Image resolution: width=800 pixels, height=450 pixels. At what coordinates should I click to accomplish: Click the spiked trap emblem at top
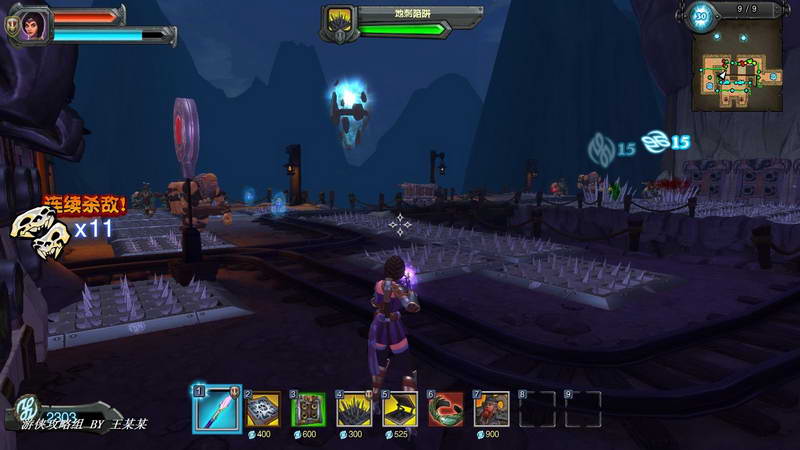tap(339, 22)
